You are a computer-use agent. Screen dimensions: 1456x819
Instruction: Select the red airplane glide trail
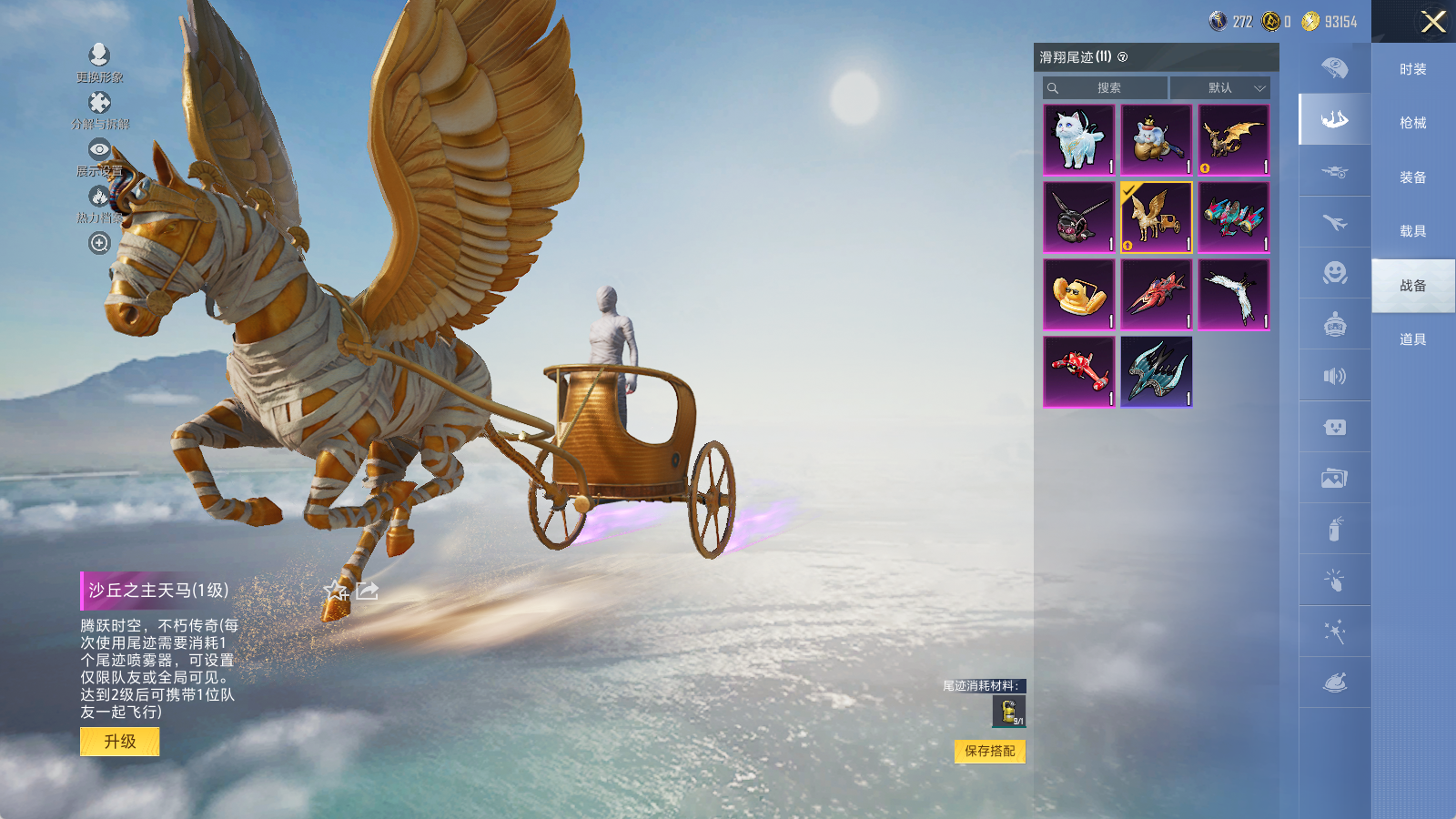[x=1078, y=371]
